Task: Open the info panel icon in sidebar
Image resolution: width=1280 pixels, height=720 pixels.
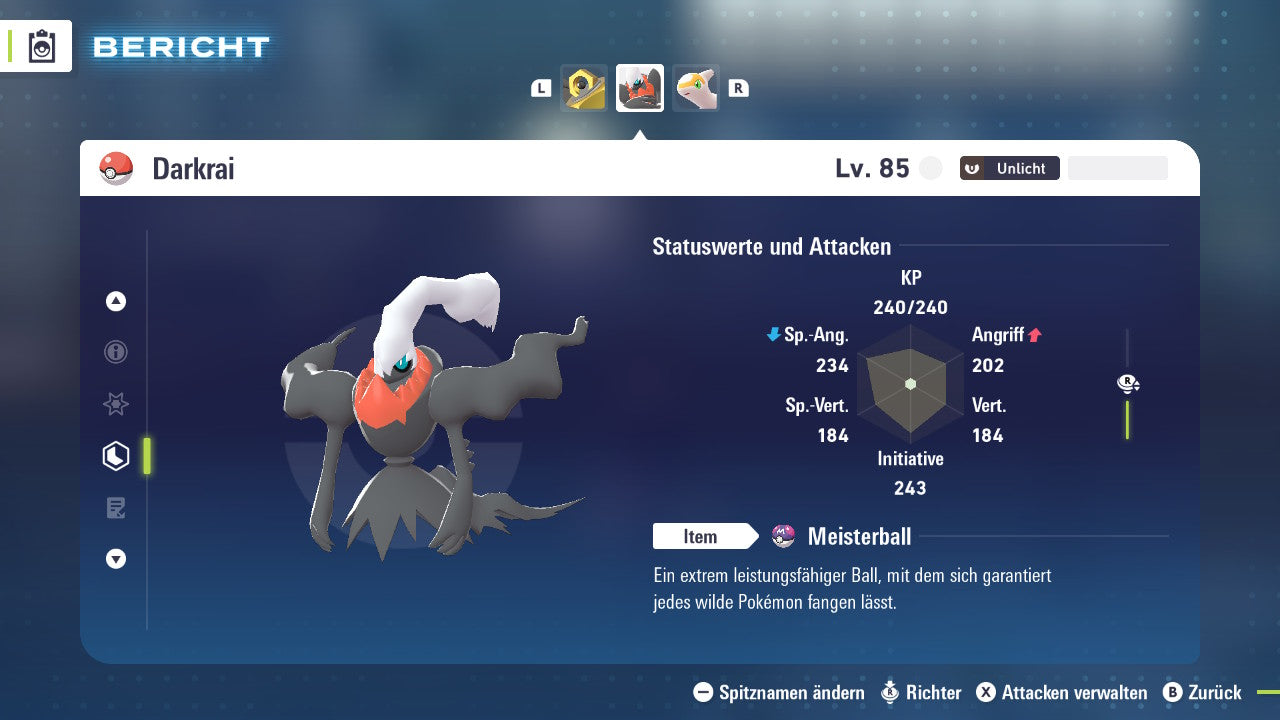Action: point(115,352)
